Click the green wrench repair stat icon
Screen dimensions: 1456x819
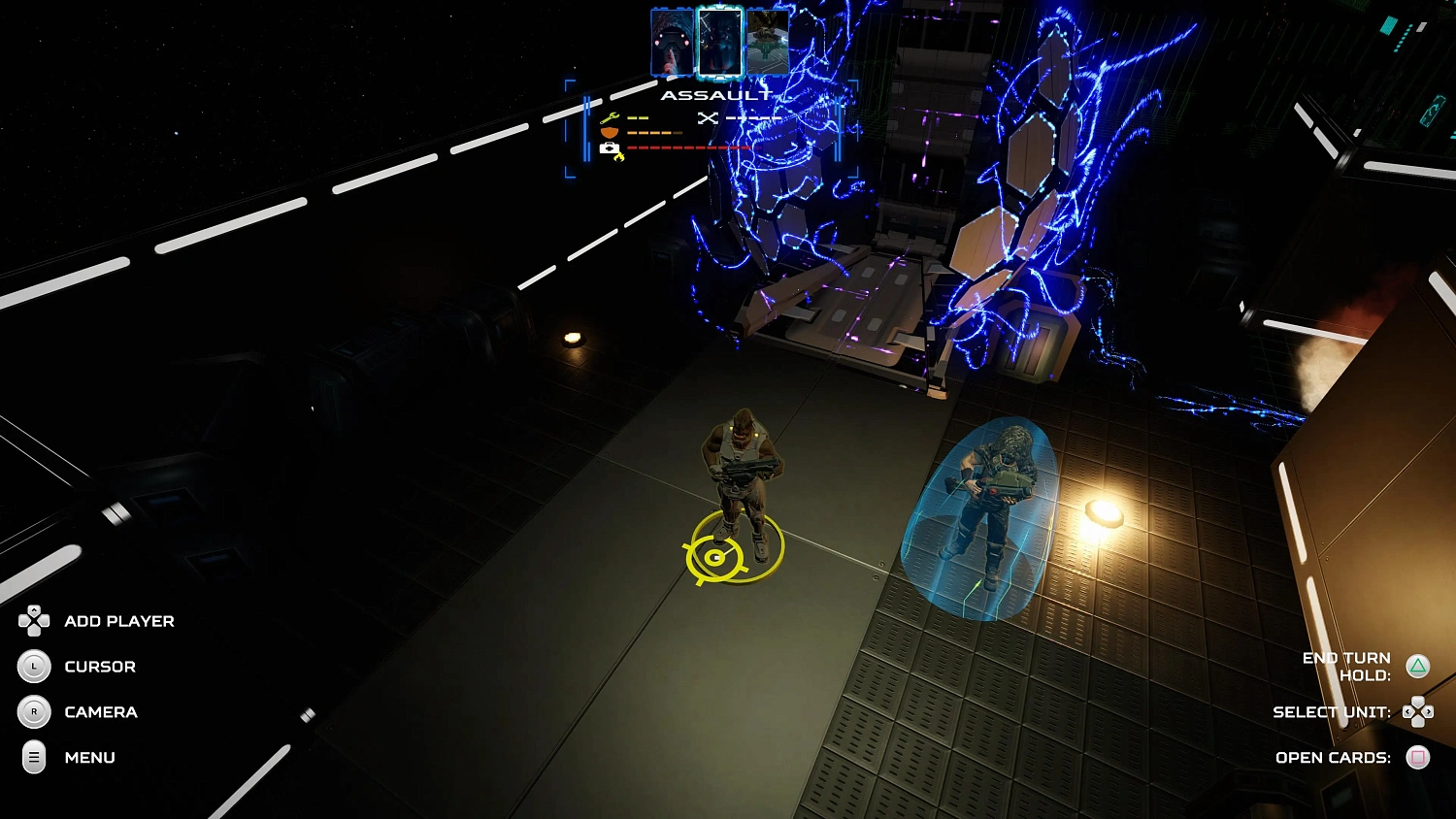610,117
